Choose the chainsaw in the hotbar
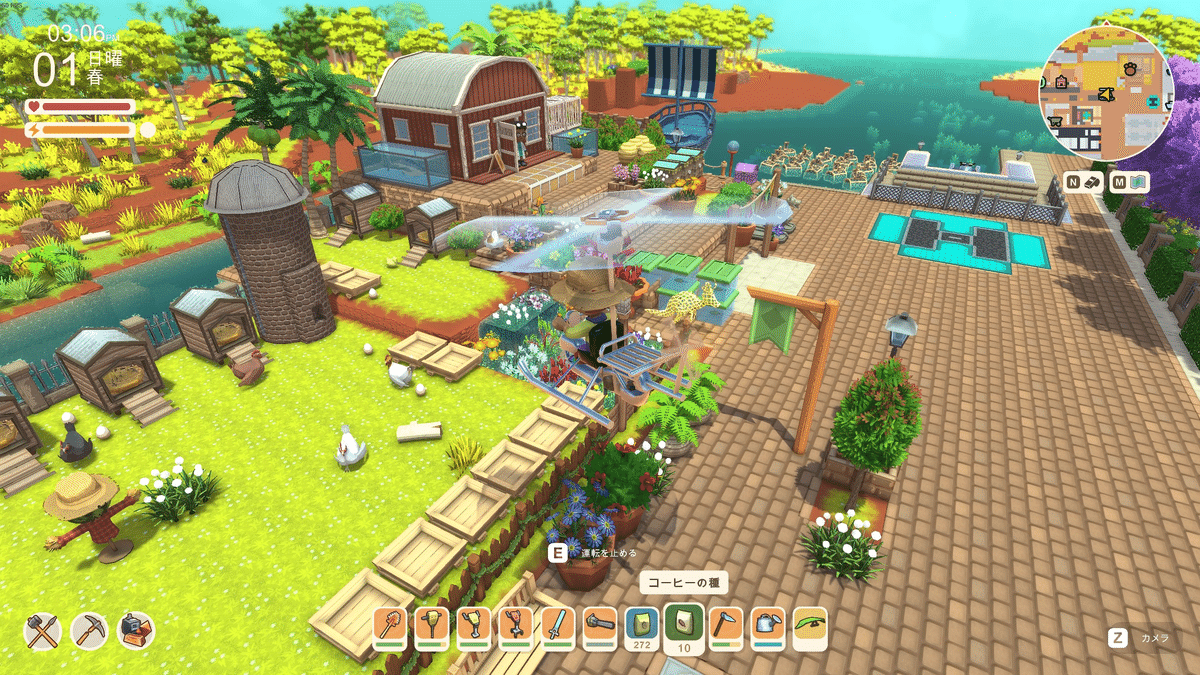This screenshot has width=1200, height=675. 600,625
